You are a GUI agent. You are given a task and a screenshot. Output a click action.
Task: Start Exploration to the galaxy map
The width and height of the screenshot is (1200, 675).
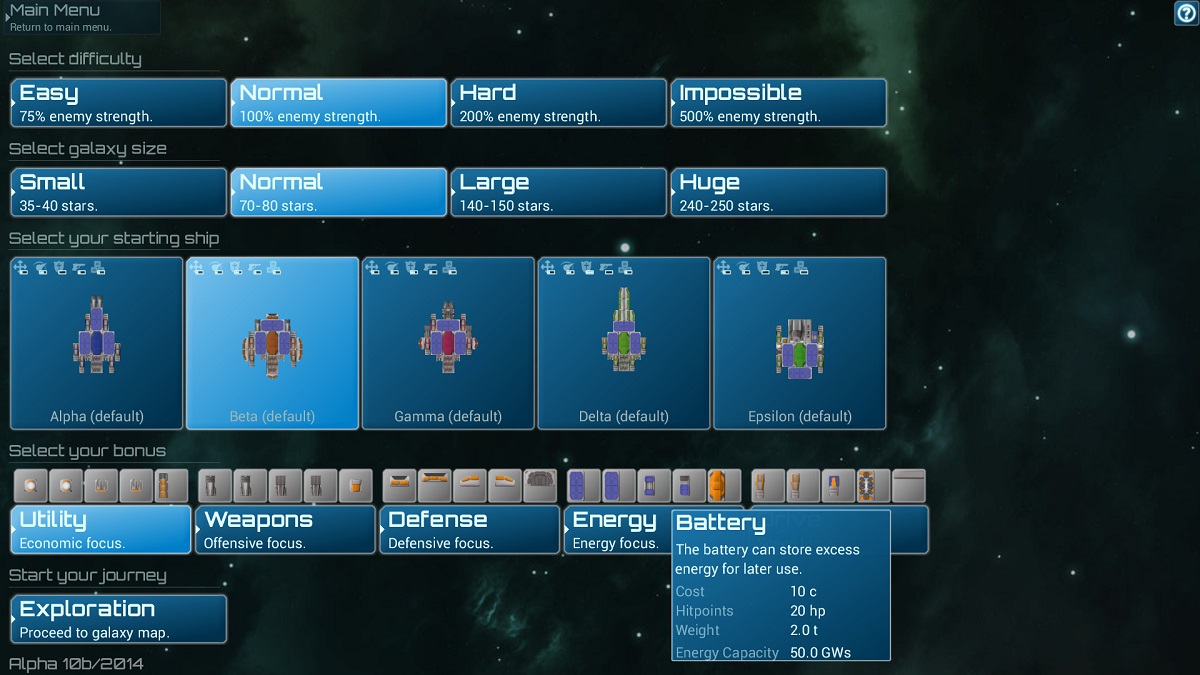point(119,619)
